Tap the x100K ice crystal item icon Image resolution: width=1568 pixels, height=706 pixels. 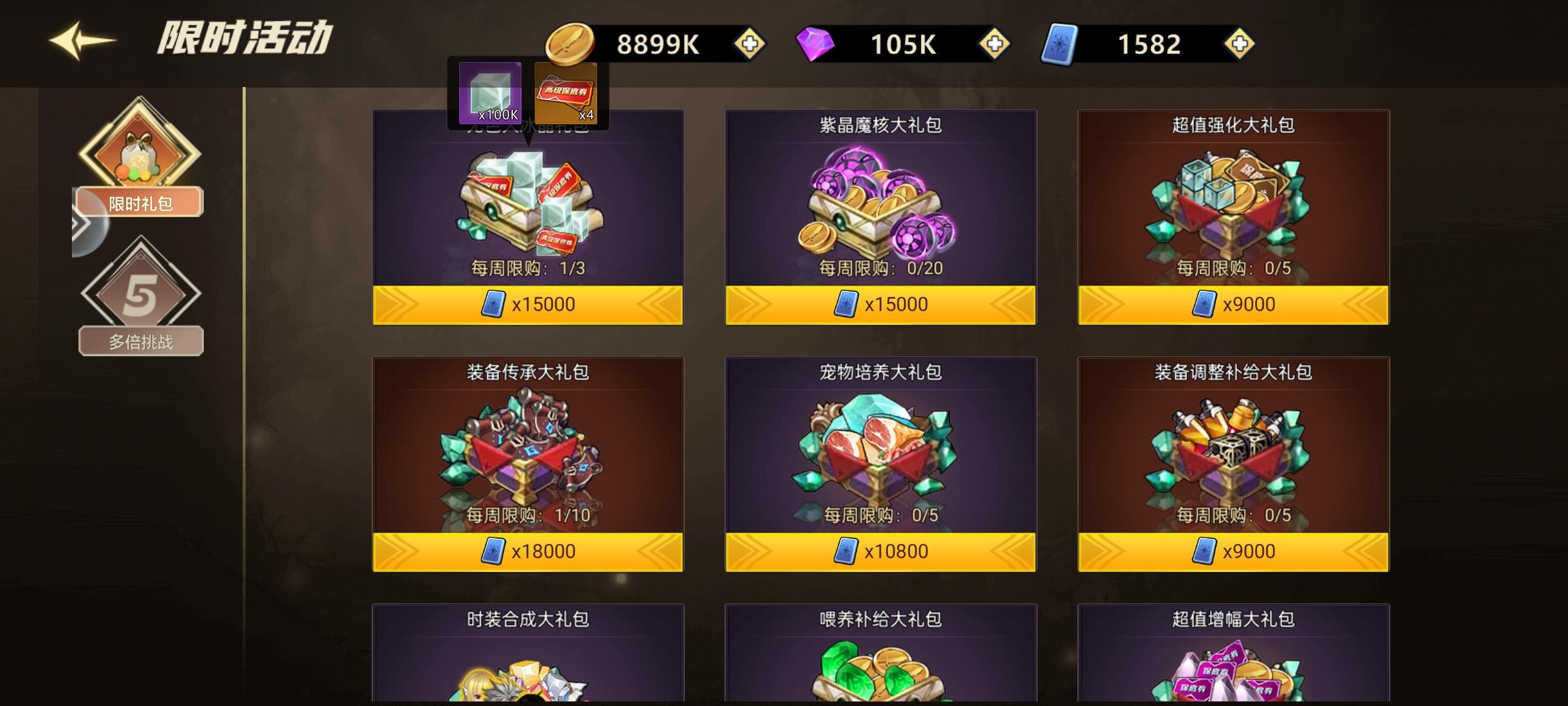[x=490, y=92]
